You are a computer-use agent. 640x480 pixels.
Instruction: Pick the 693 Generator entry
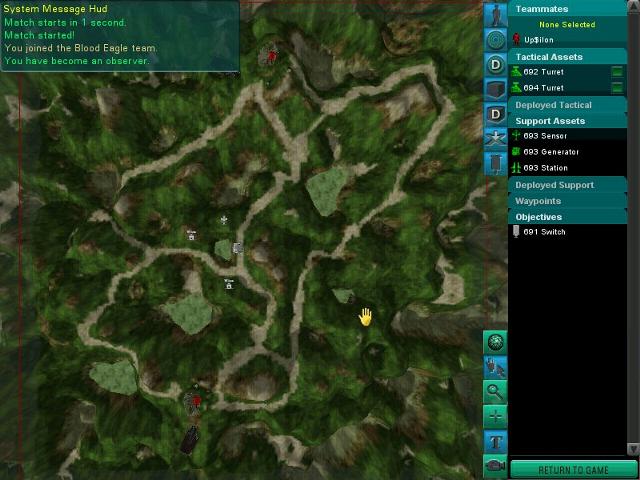548,152
